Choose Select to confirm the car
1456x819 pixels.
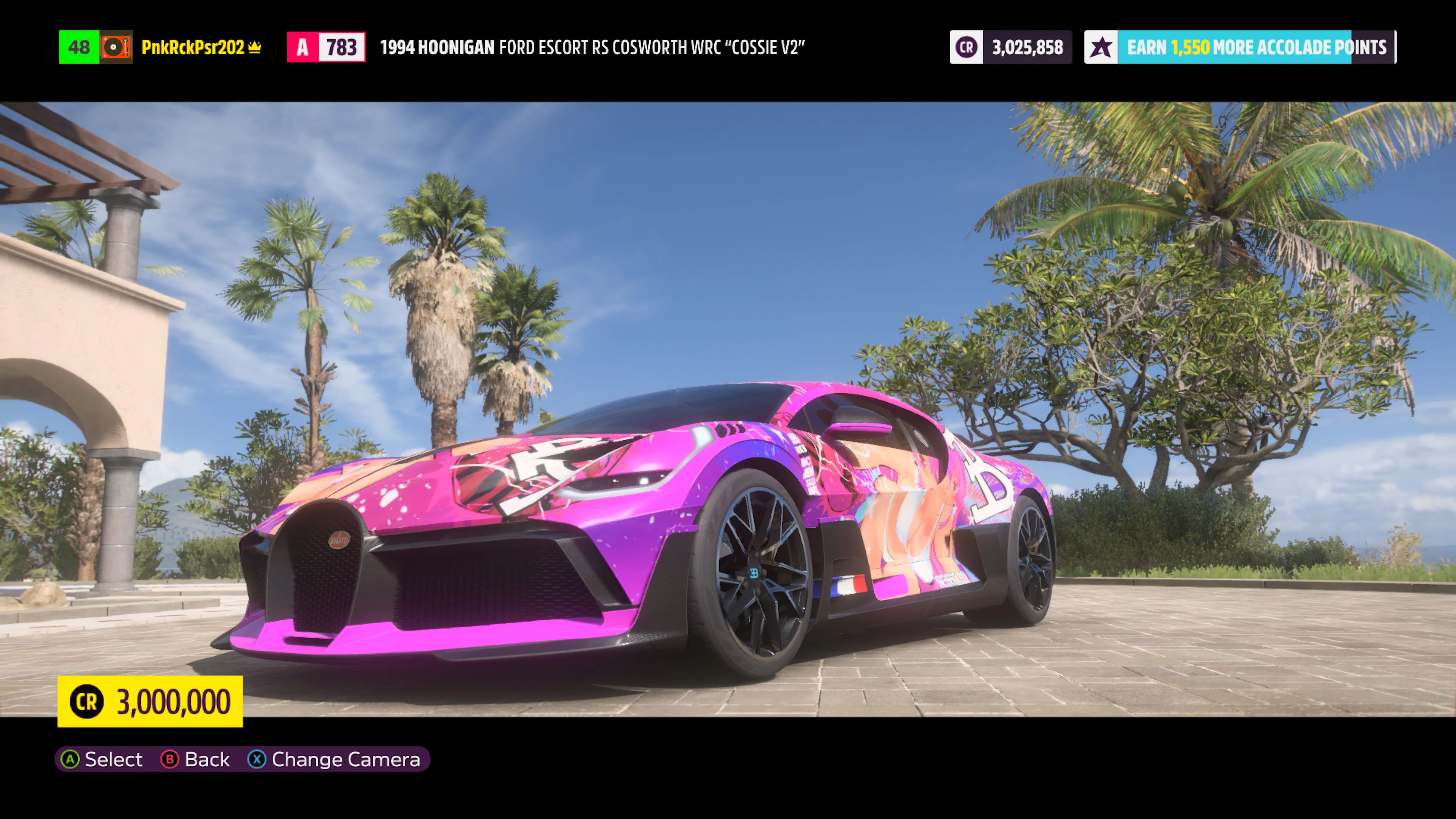tap(102, 759)
